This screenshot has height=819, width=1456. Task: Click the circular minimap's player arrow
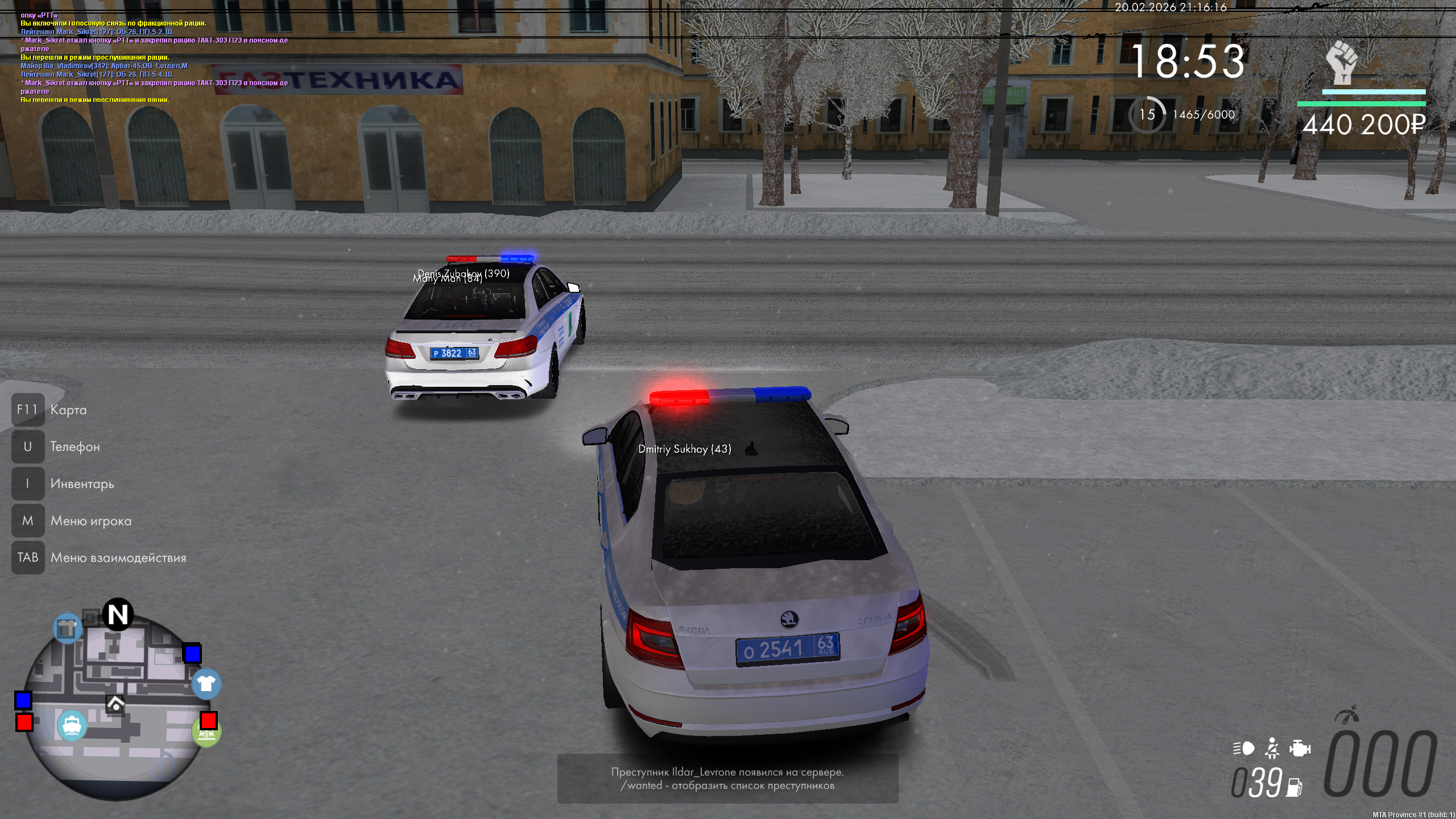tap(115, 705)
